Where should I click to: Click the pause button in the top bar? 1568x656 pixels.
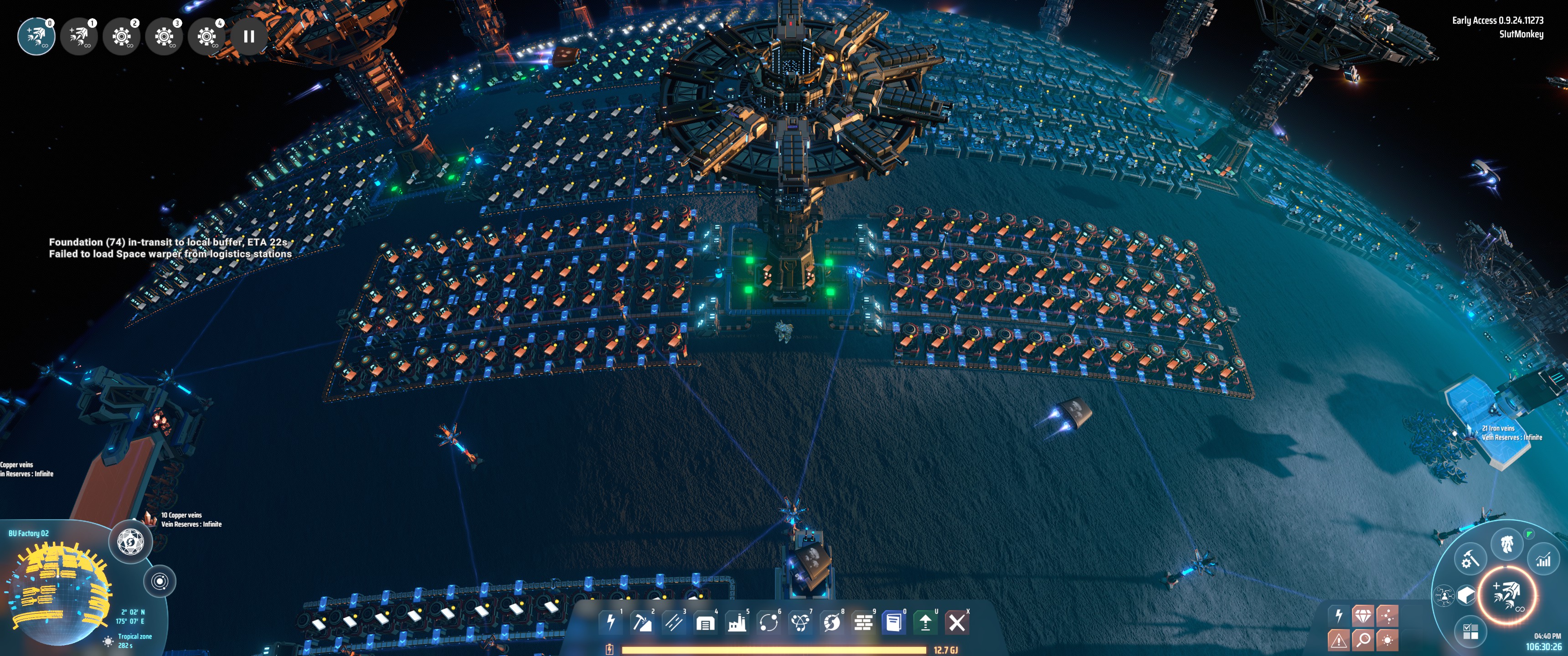(x=248, y=36)
